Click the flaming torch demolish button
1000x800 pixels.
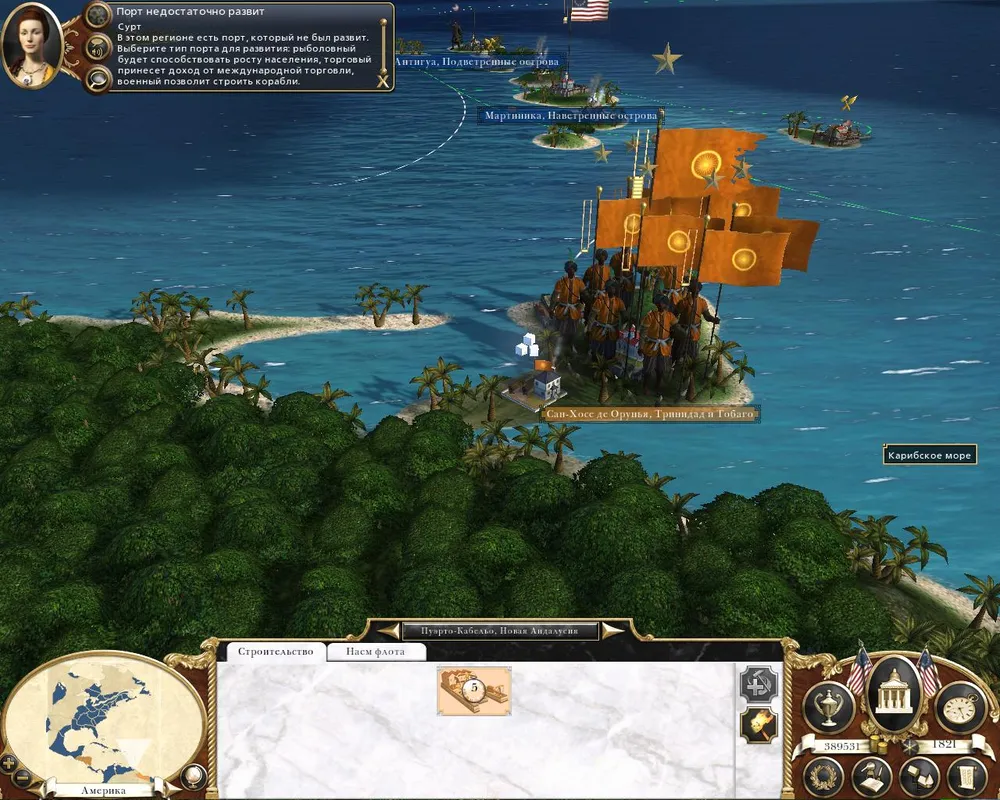click(757, 726)
